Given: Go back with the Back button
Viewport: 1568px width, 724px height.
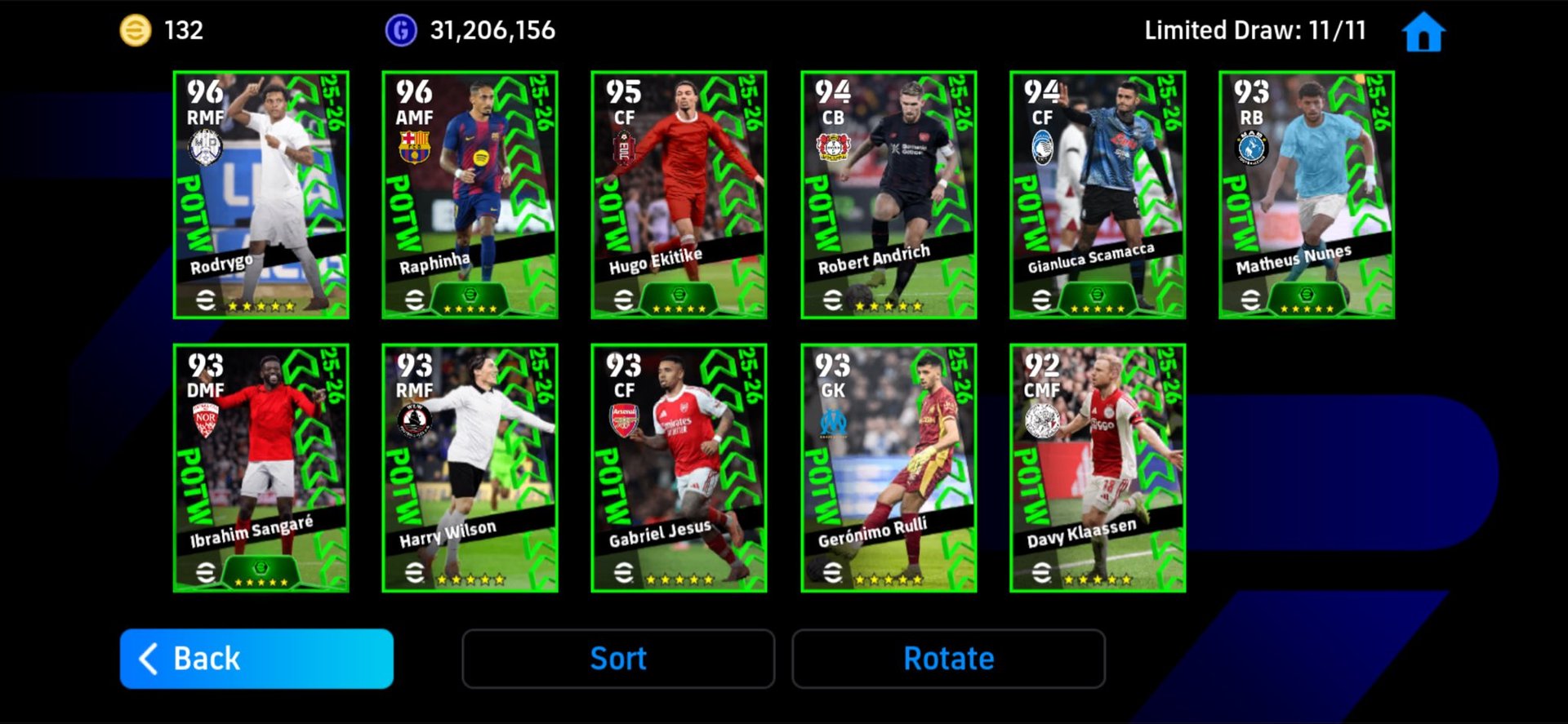Looking at the screenshot, I should tap(256, 658).
